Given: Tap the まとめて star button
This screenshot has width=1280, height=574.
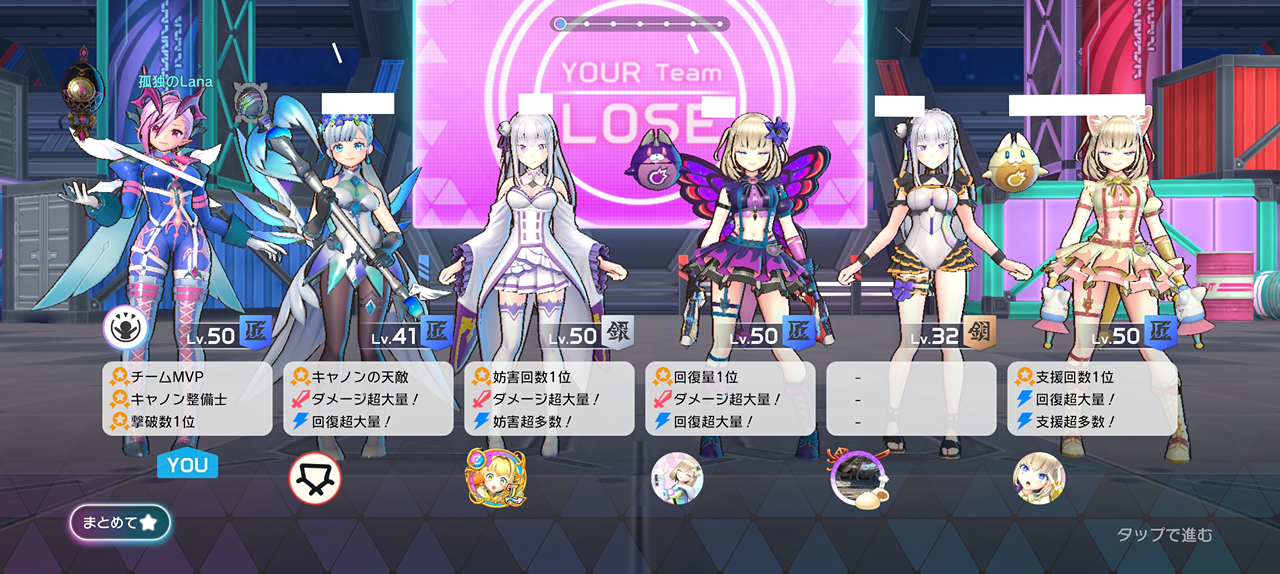Looking at the screenshot, I should coord(120,522).
